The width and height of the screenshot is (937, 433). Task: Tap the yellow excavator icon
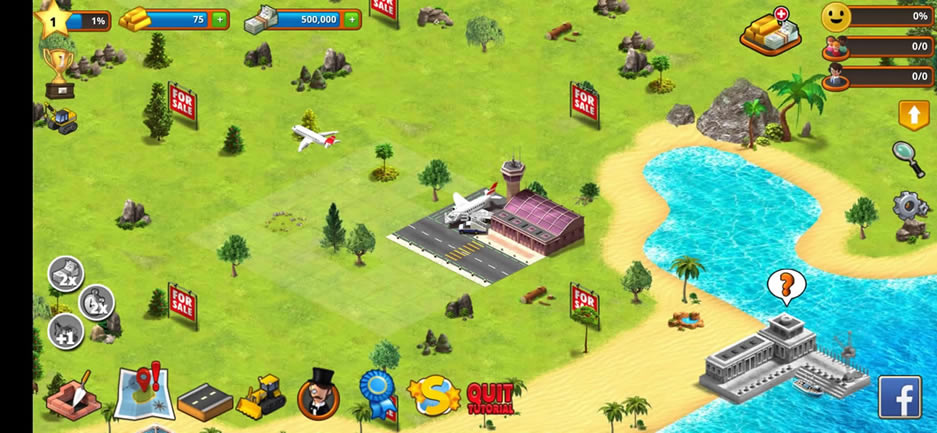61,118
